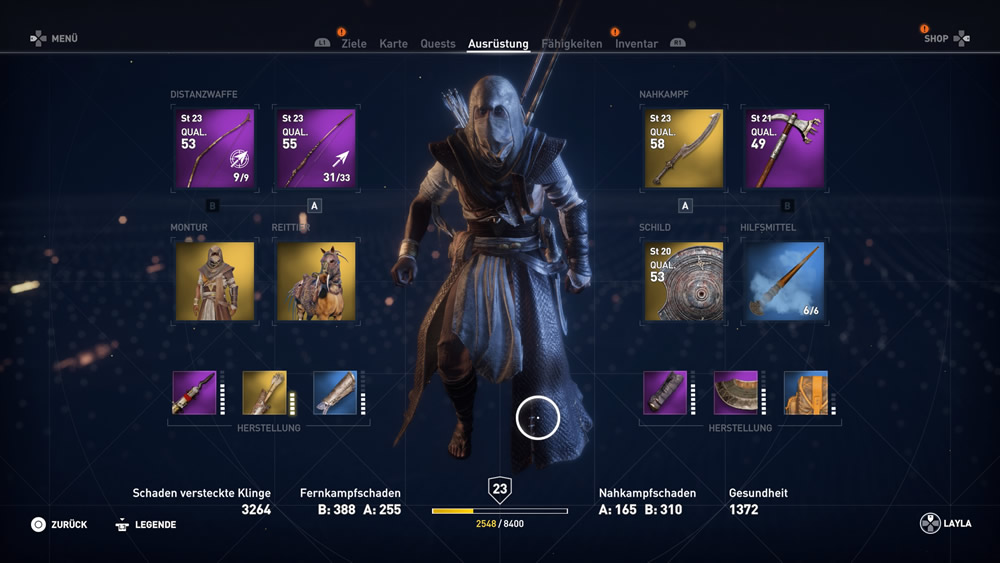Open the Karte tab
The image size is (1000, 563).
[x=393, y=44]
